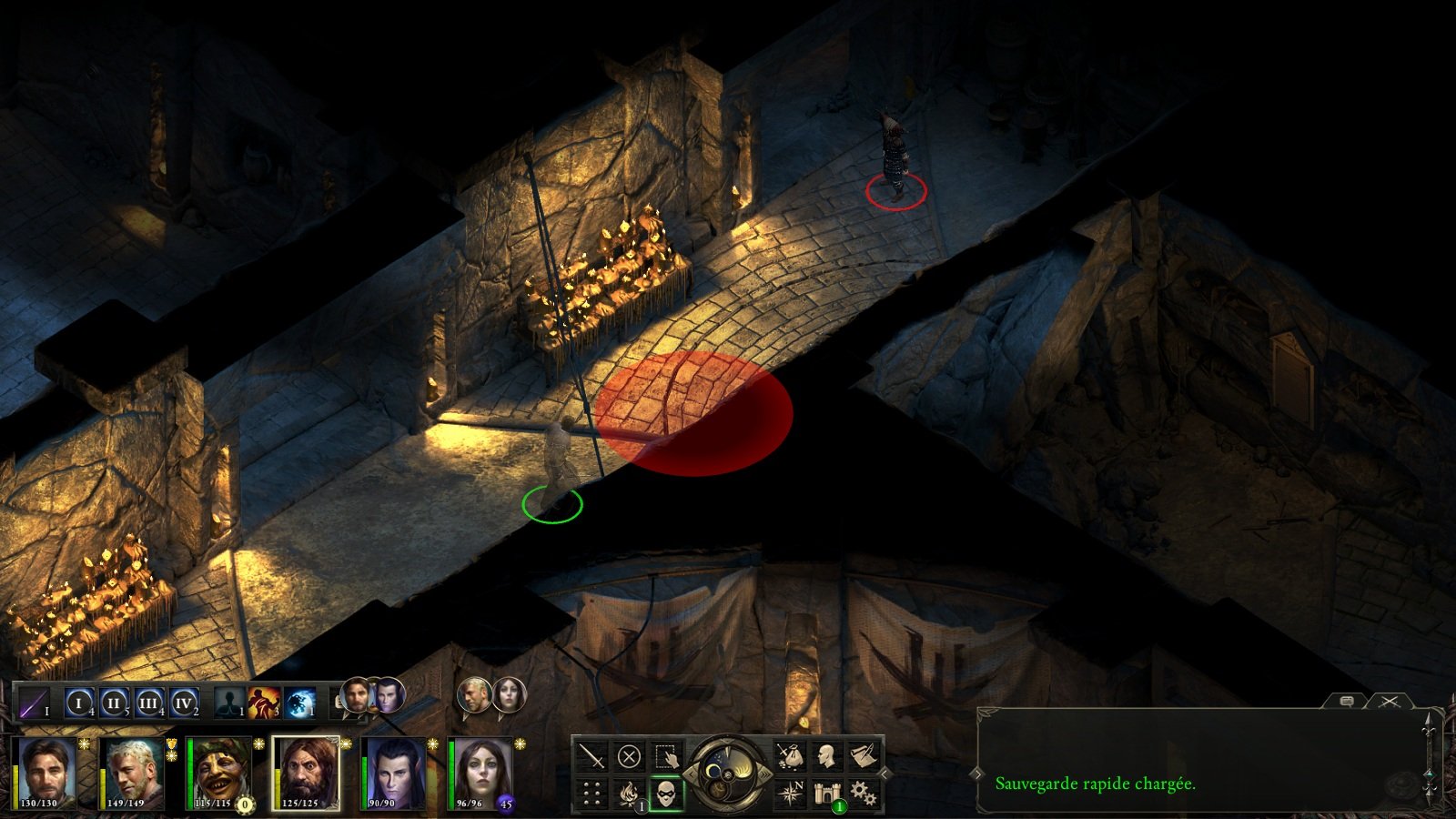The height and width of the screenshot is (819, 1456).
Task: Click the select-all party button
Action: 666,756
